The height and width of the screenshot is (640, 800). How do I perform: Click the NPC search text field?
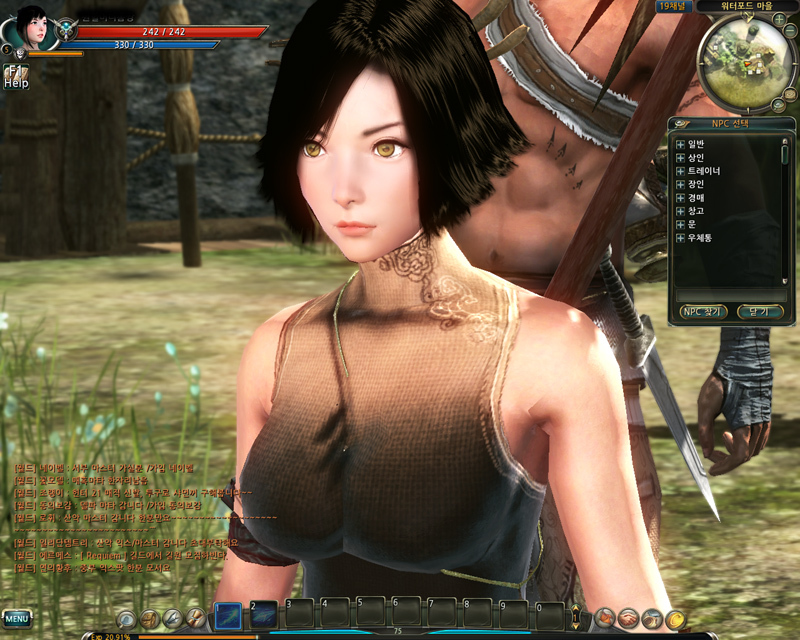coord(730,295)
